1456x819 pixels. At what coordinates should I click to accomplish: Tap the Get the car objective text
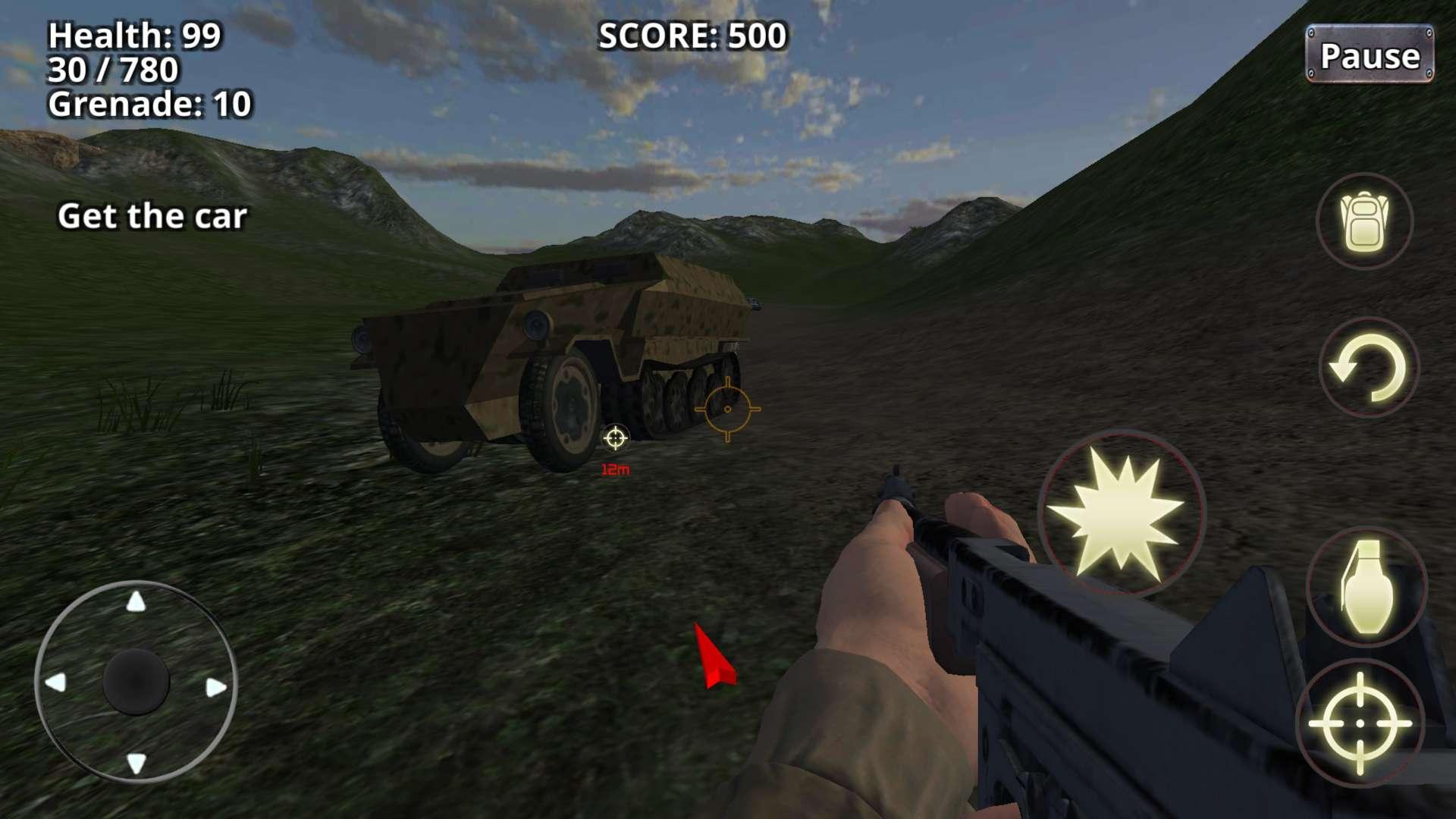click(154, 218)
